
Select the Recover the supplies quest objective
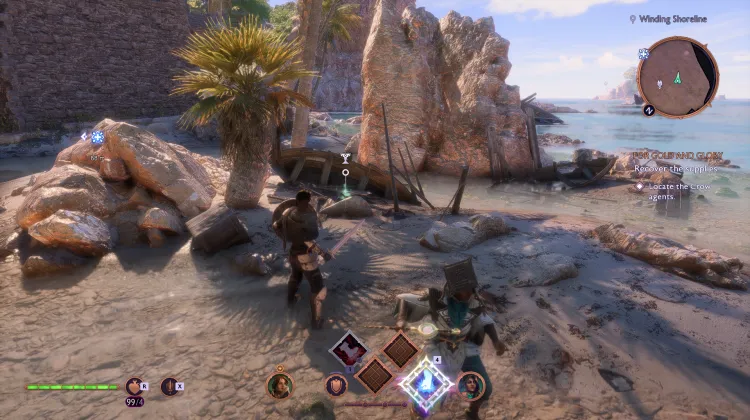(x=672, y=169)
